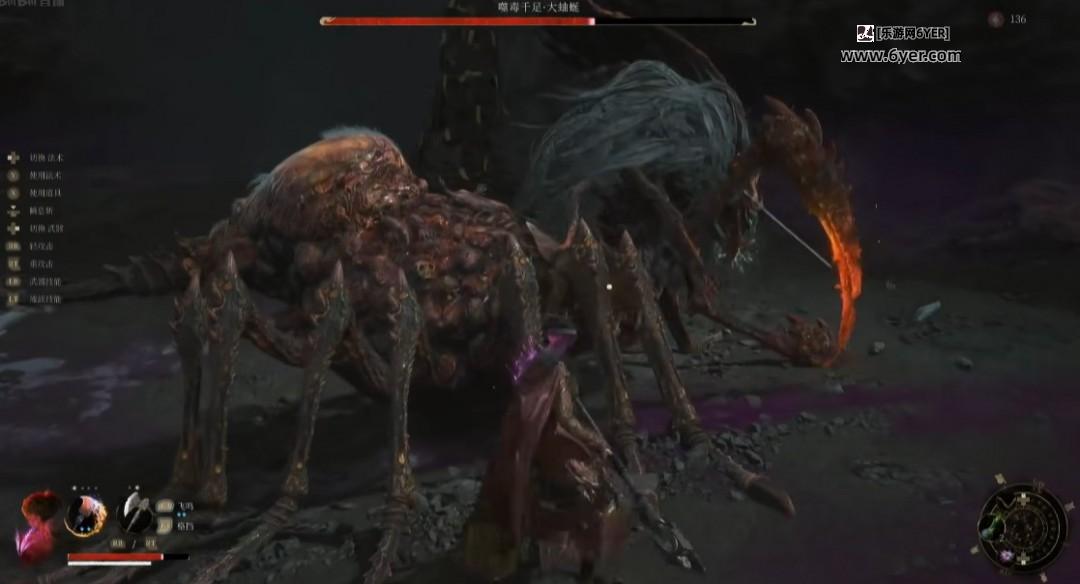Select the equipped axe weapon icon
This screenshot has width=1080, height=584.
click(x=134, y=514)
